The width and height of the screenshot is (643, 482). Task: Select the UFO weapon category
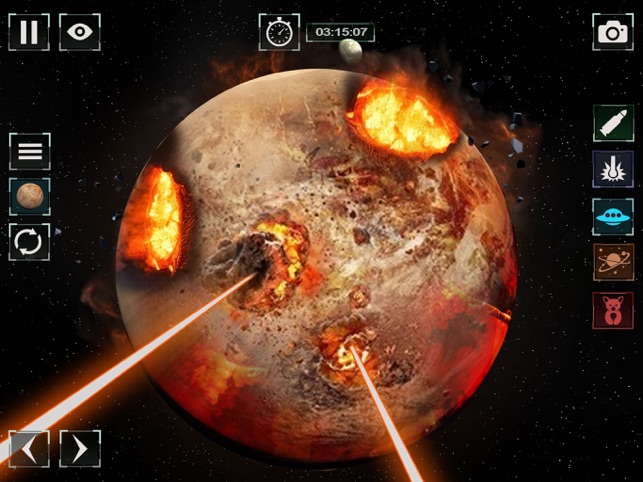[612, 216]
